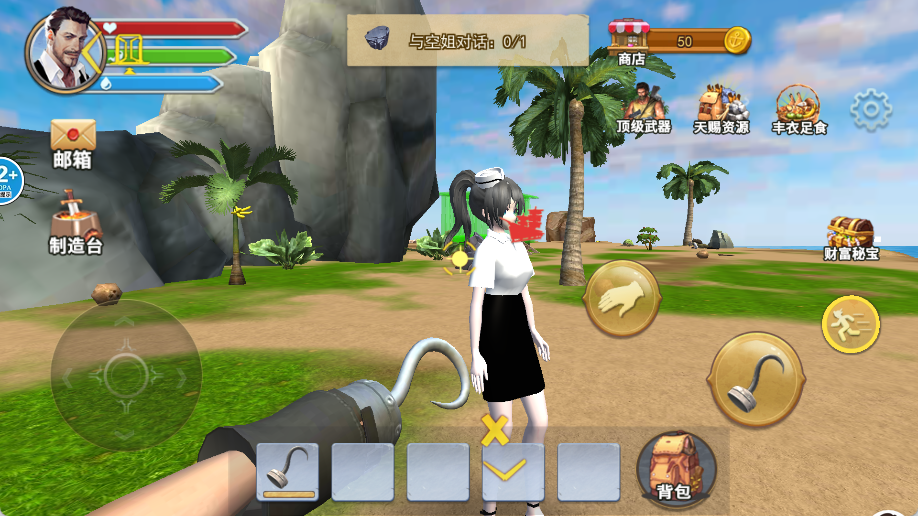Tap the hand interact button

(x=621, y=298)
